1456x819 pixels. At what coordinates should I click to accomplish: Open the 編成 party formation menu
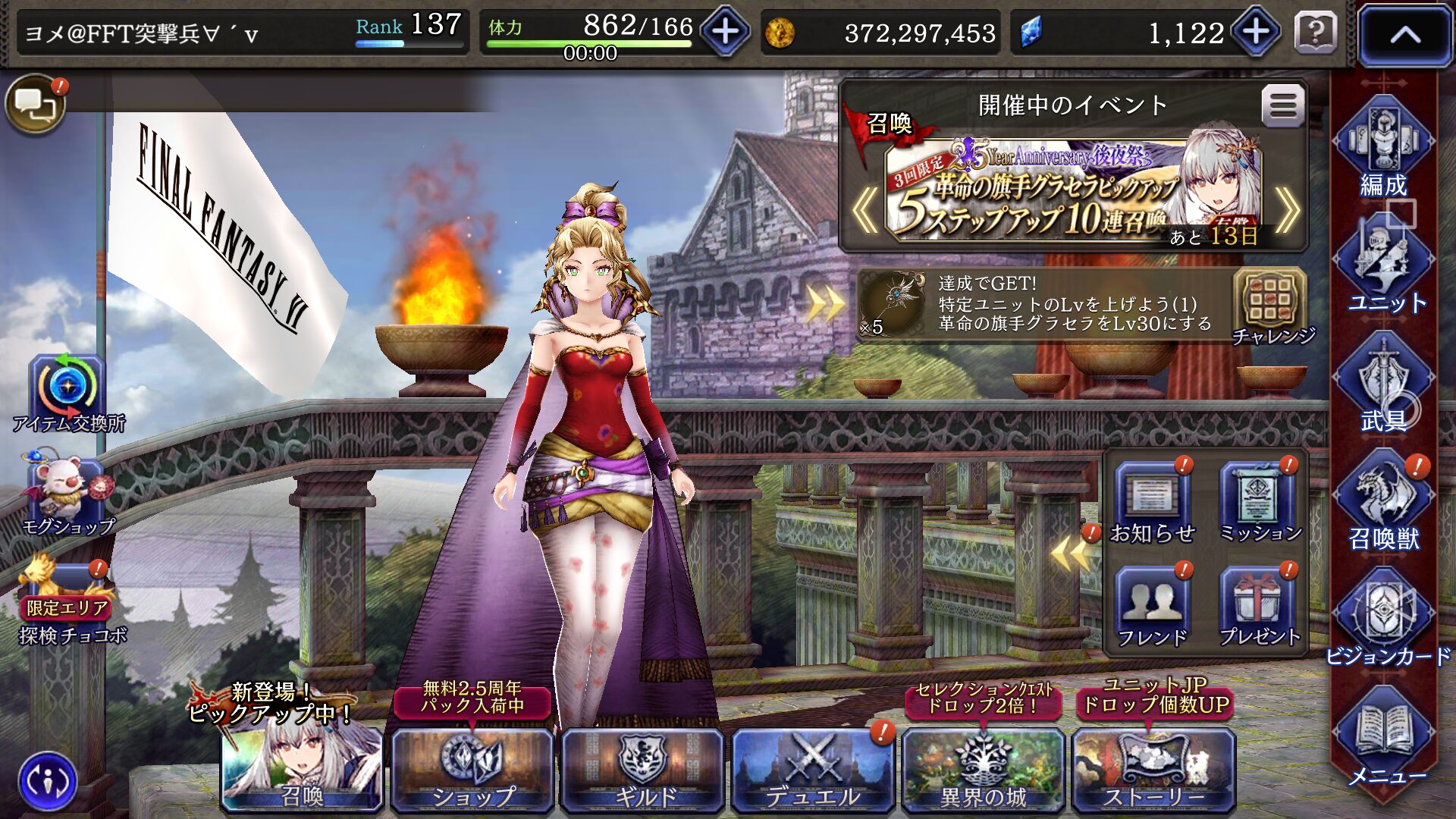click(1383, 148)
